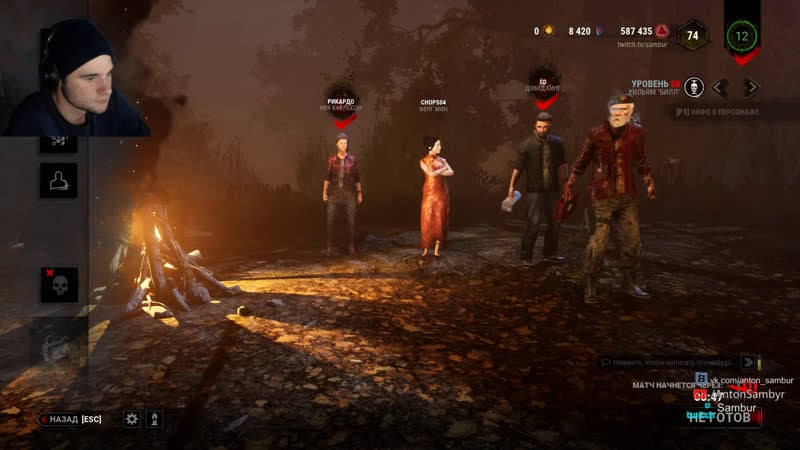
Task: Open the skull offering slot
Action: click(59, 285)
